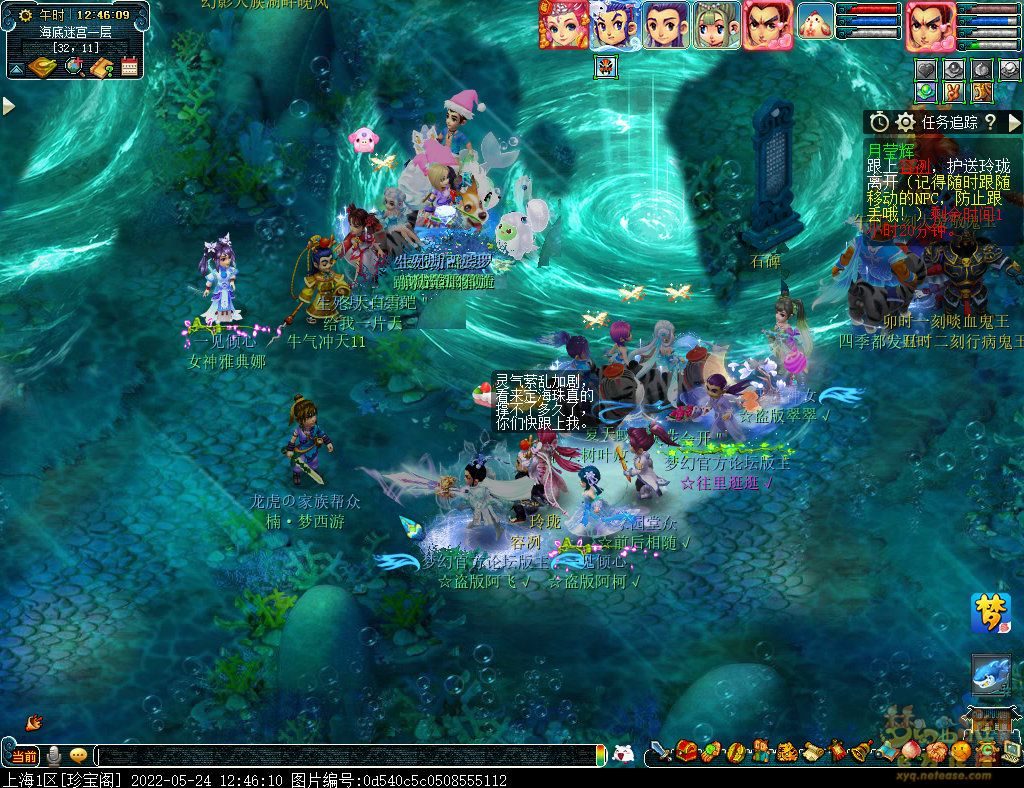Viewport: 1024px width, 788px height.
Task: Select the green-haired team member portrait
Action: 716,25
